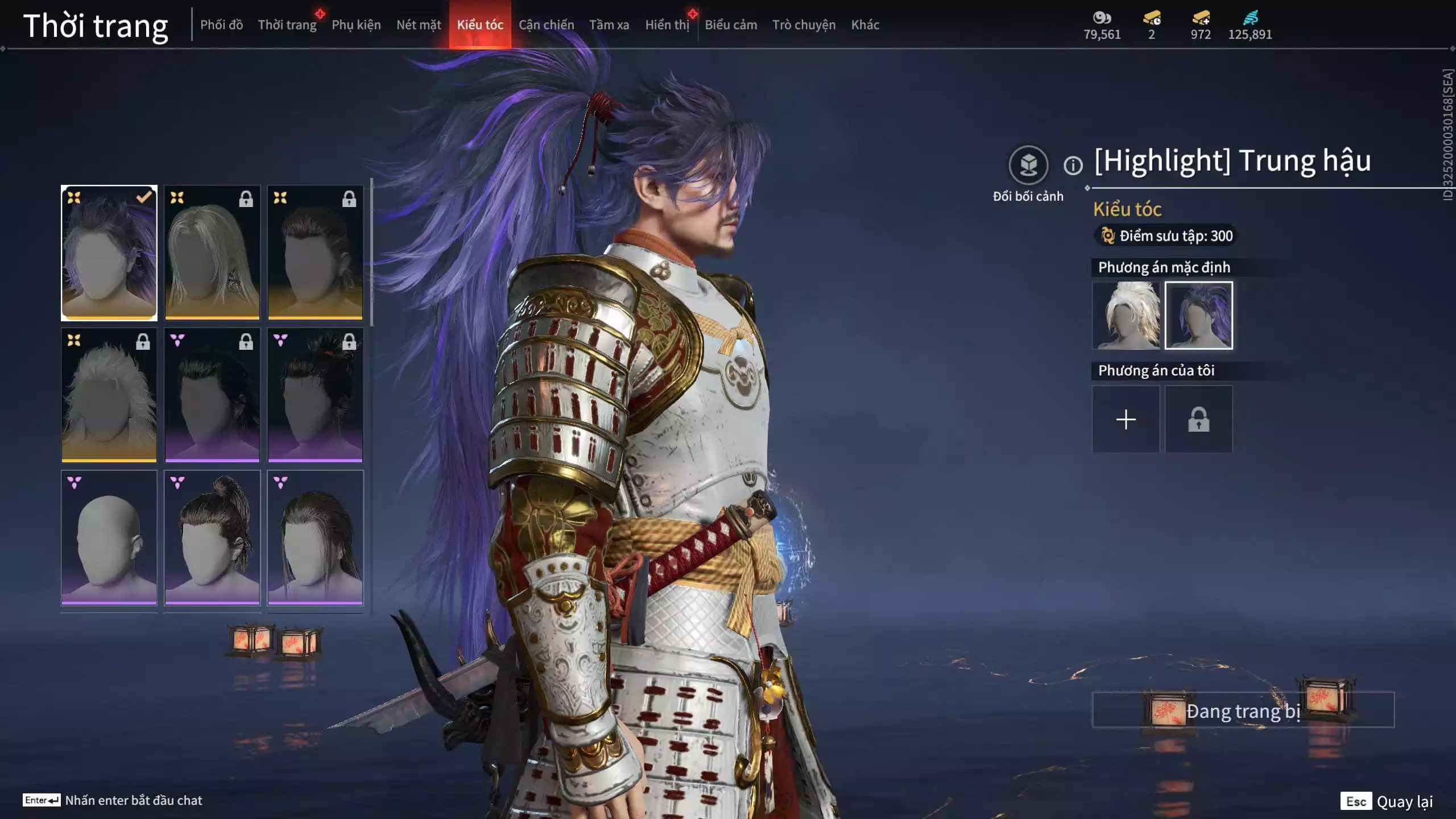Choose the equipped purple ponytail hairstyle
Image resolution: width=1456 pixels, height=819 pixels.
109,253
